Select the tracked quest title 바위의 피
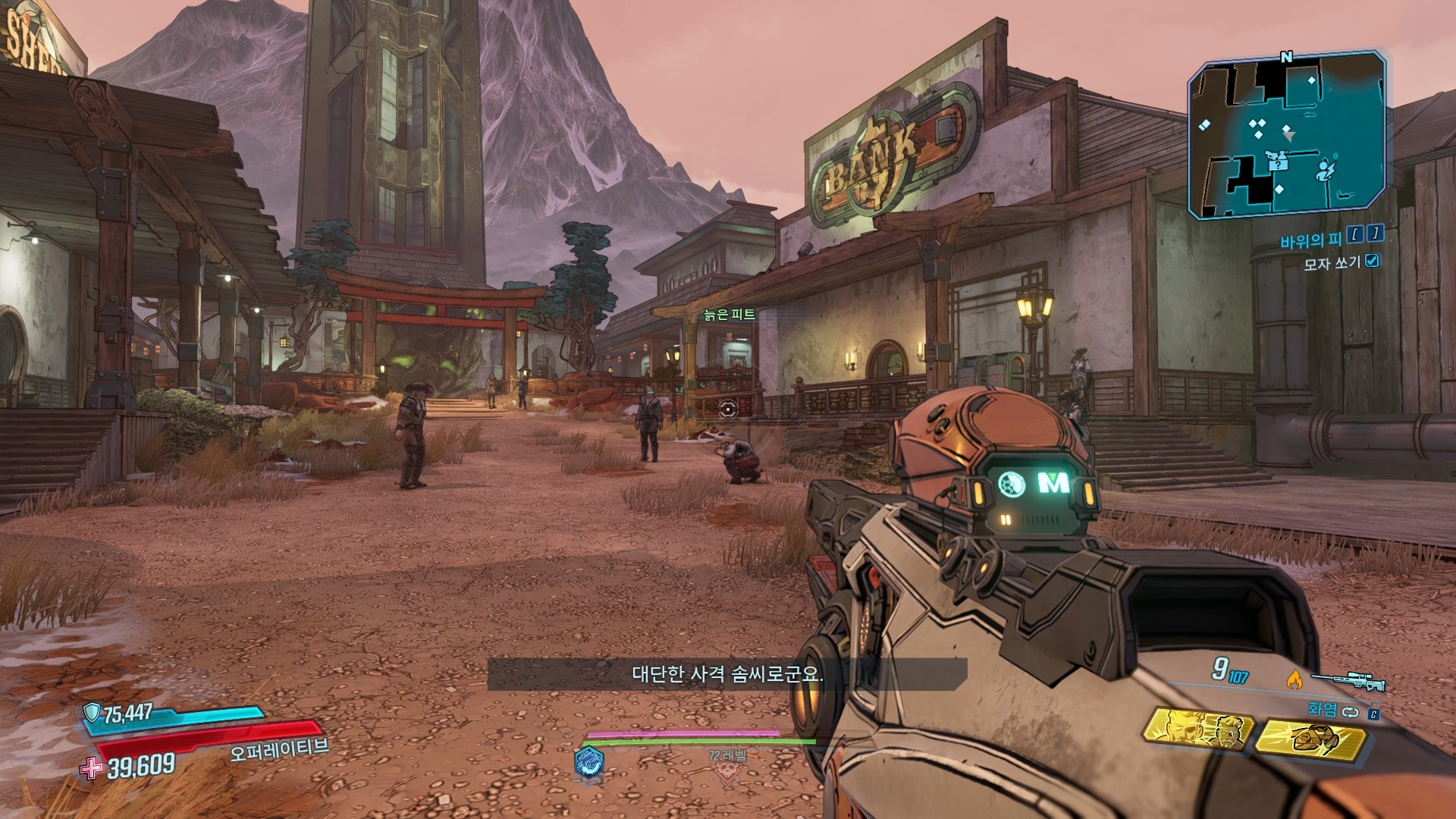Image resolution: width=1456 pixels, height=819 pixels. 1310,241
